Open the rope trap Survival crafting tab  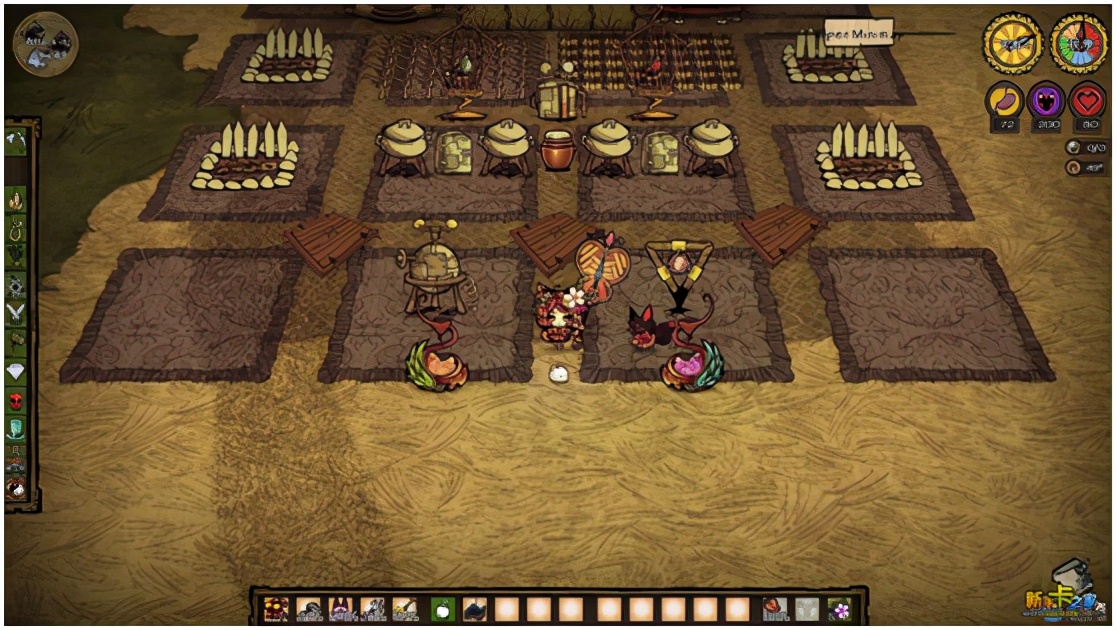(17, 229)
